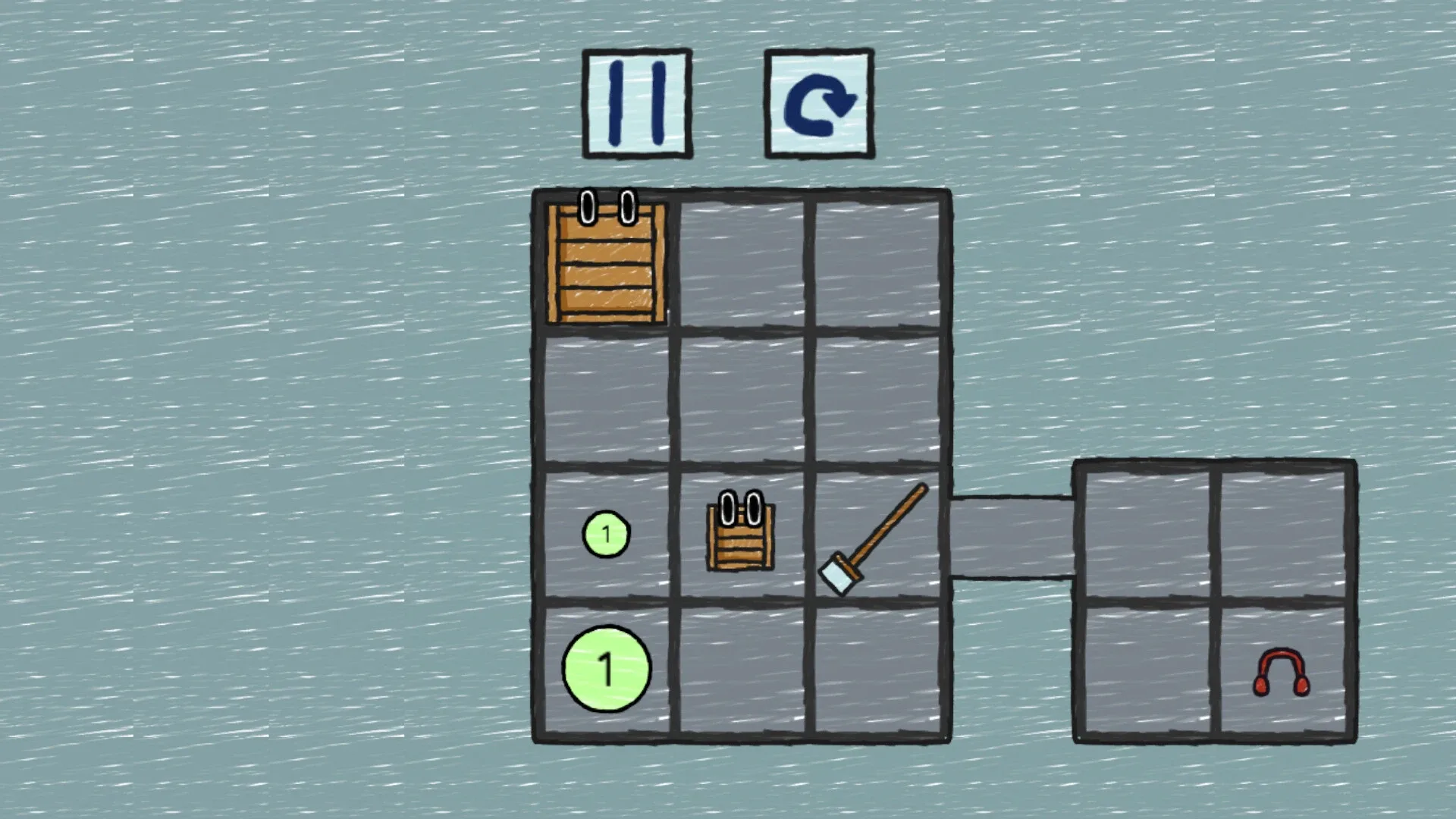Select the large crate with eyes
This screenshot has width=1456, height=819.
coord(605,265)
